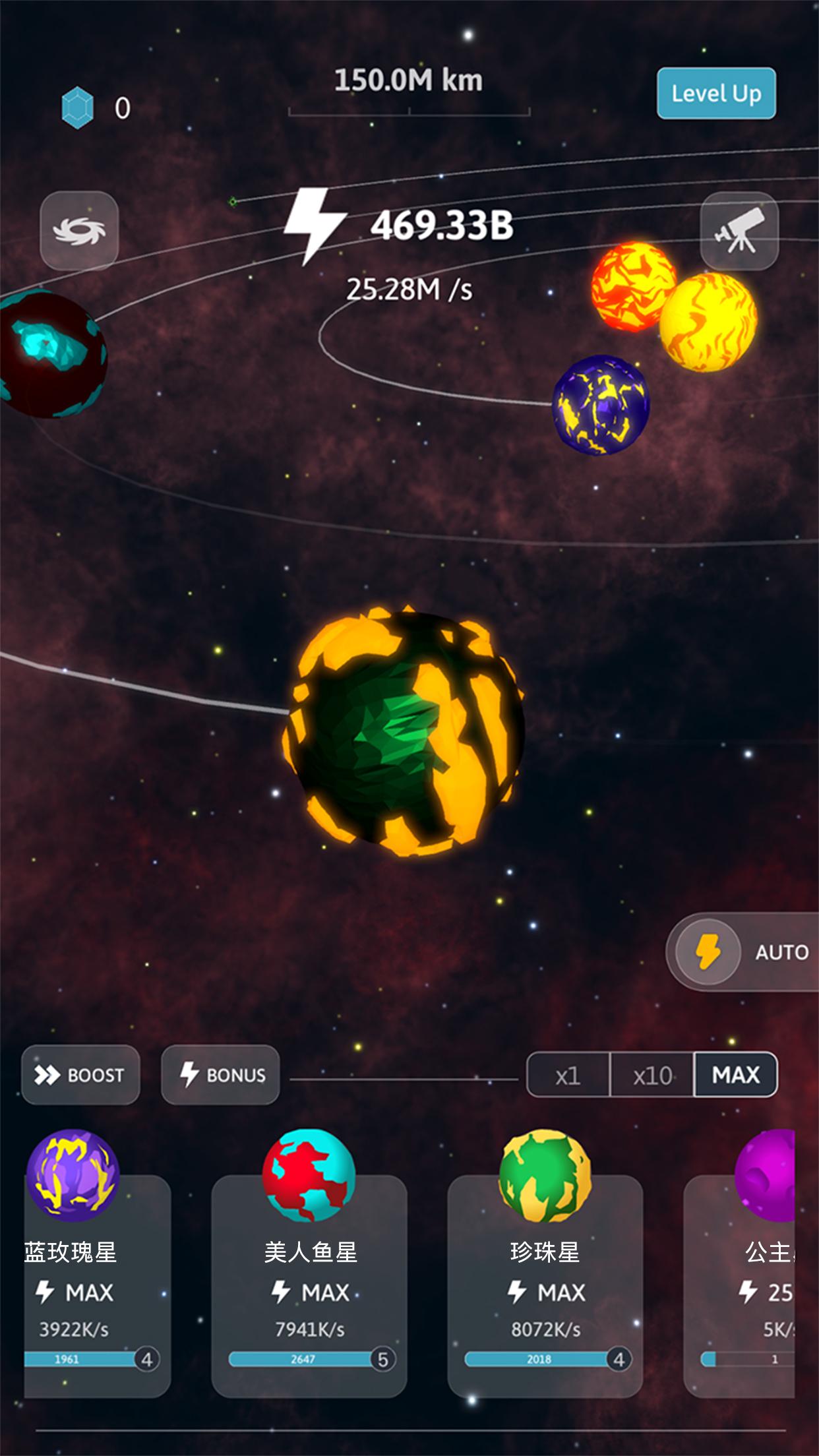
Task: Choose the x10 purchase multiplier
Action: click(652, 1076)
